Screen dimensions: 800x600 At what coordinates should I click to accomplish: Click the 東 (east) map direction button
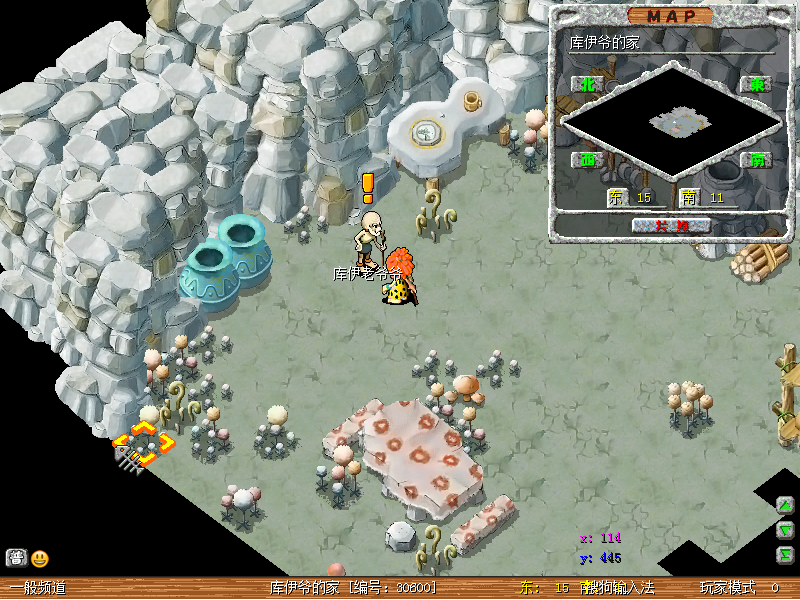pyautogui.click(x=756, y=85)
